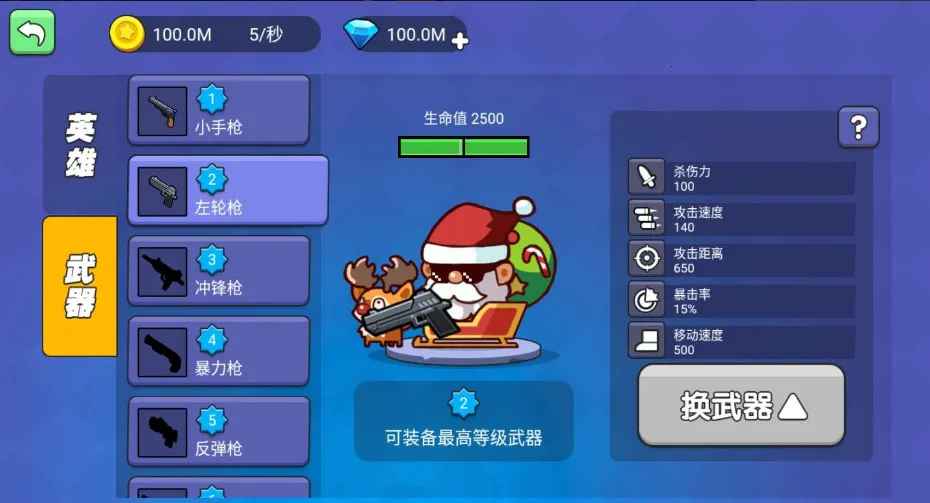Image resolution: width=930 pixels, height=503 pixels.
Task: Open the question mark help button
Action: click(x=858, y=127)
